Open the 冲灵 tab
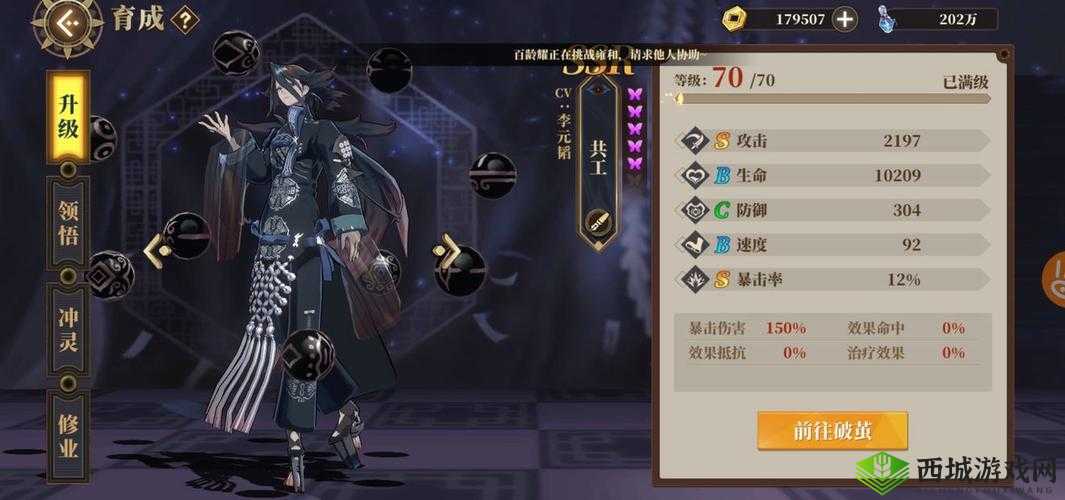 [68, 332]
